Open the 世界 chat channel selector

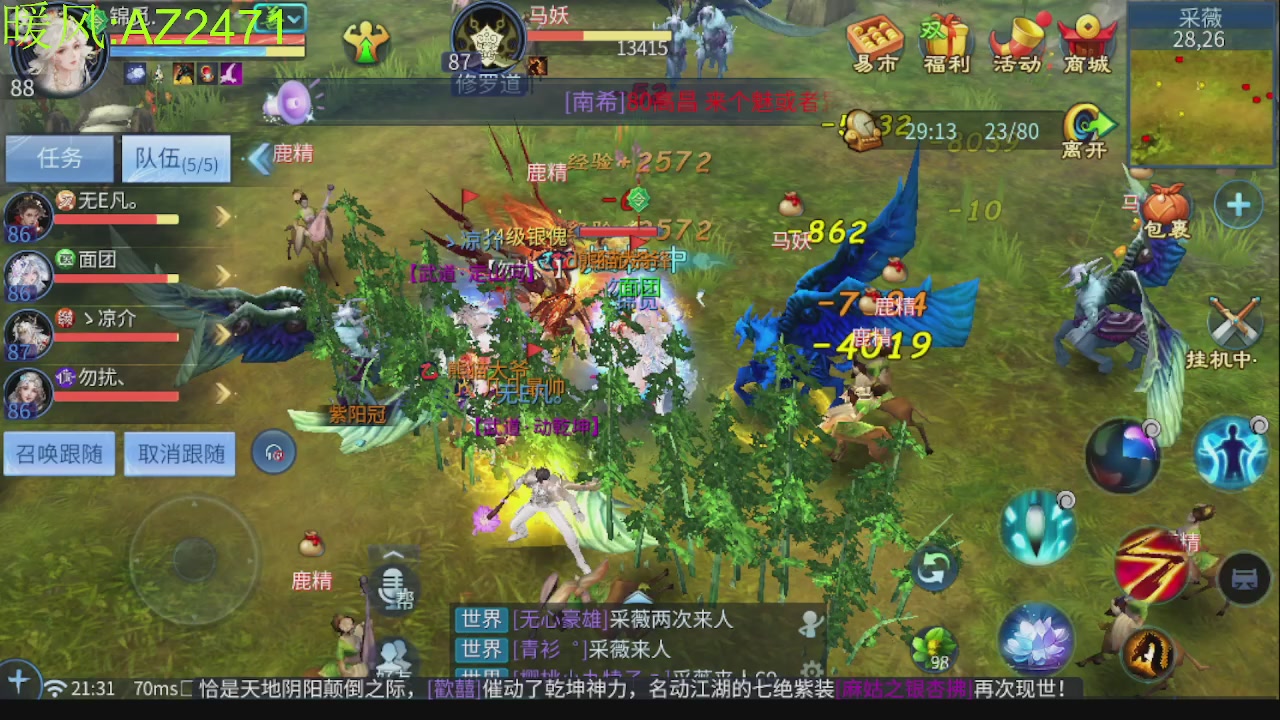pos(481,620)
